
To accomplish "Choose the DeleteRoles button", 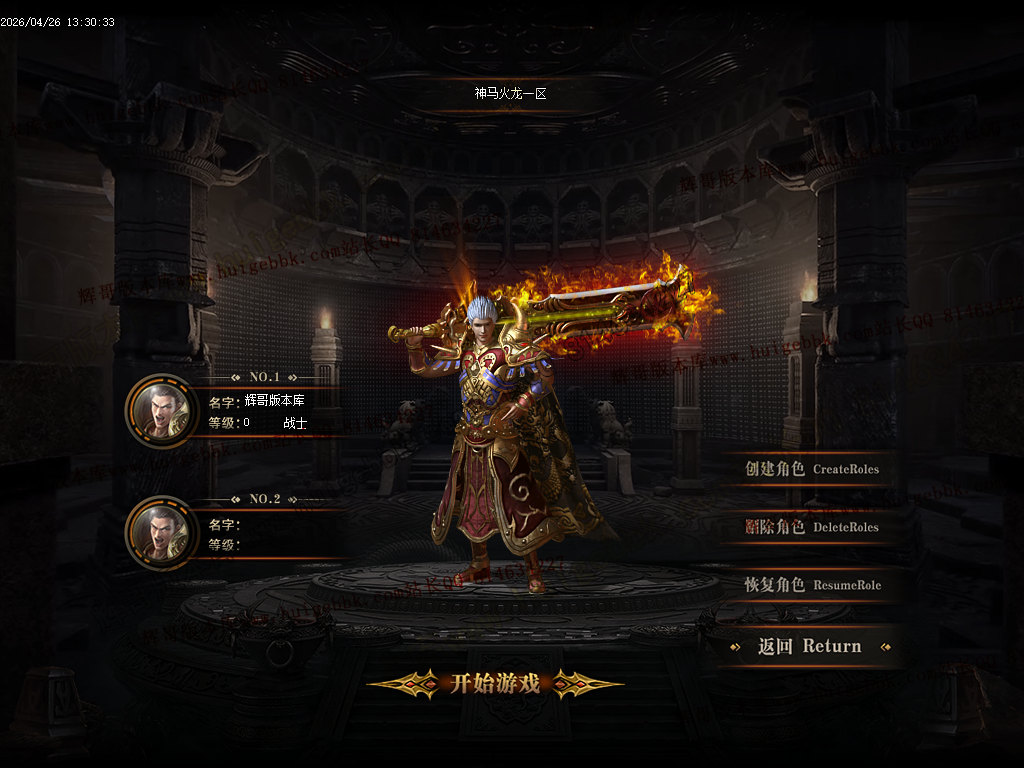I will 811,527.
